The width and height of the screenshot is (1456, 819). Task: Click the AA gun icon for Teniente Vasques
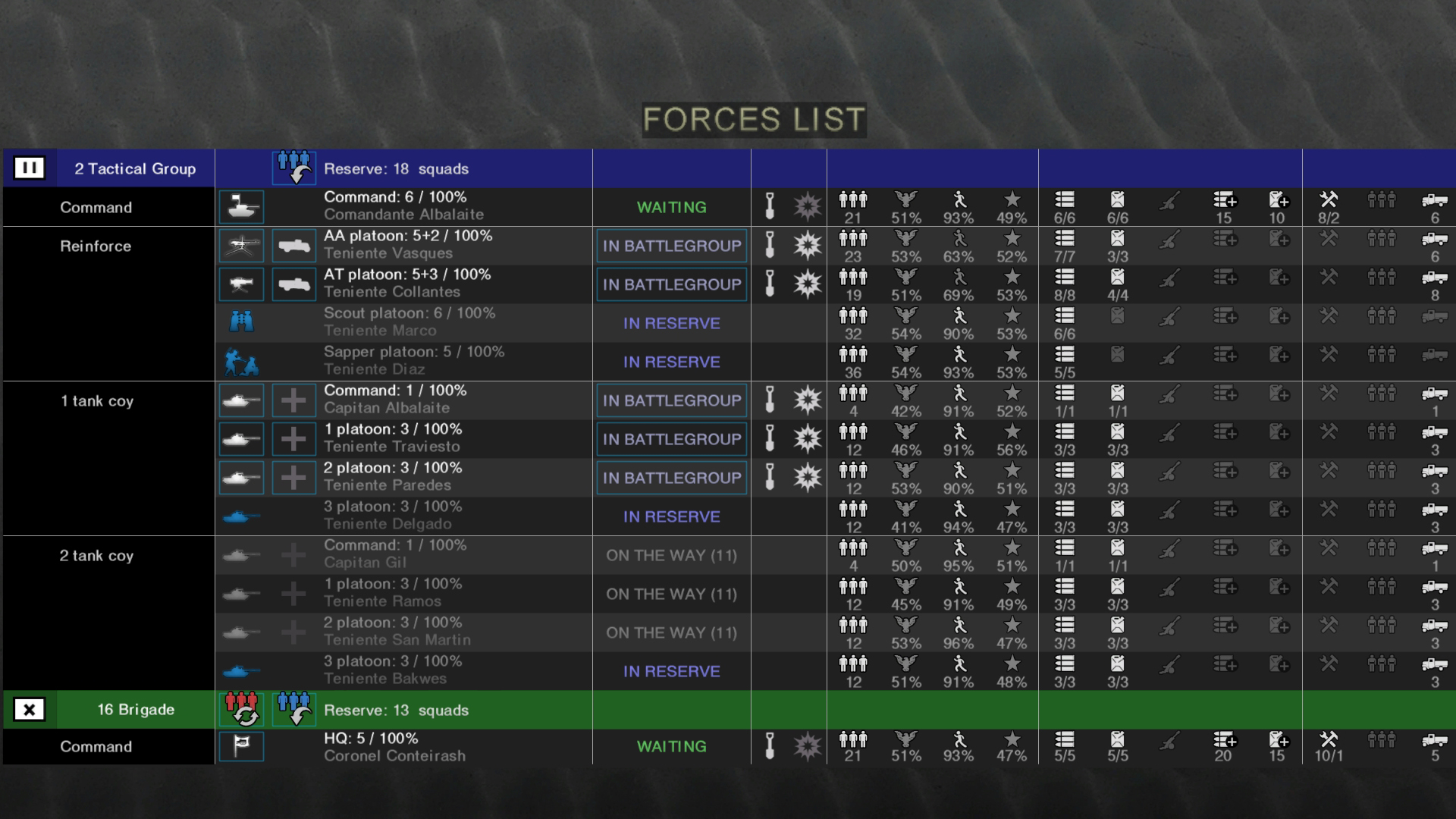[241, 245]
